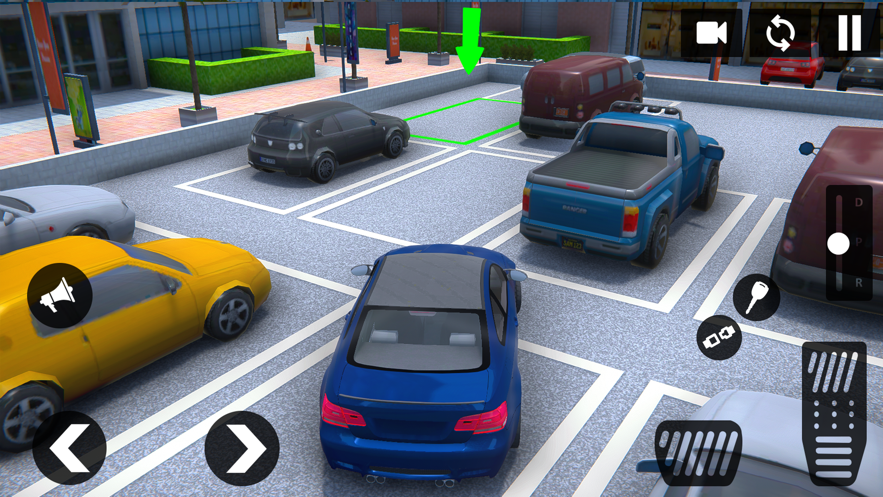Viewport: 883px width, 497px height.
Task: Steer right with the right arrow
Action: [x=242, y=447]
